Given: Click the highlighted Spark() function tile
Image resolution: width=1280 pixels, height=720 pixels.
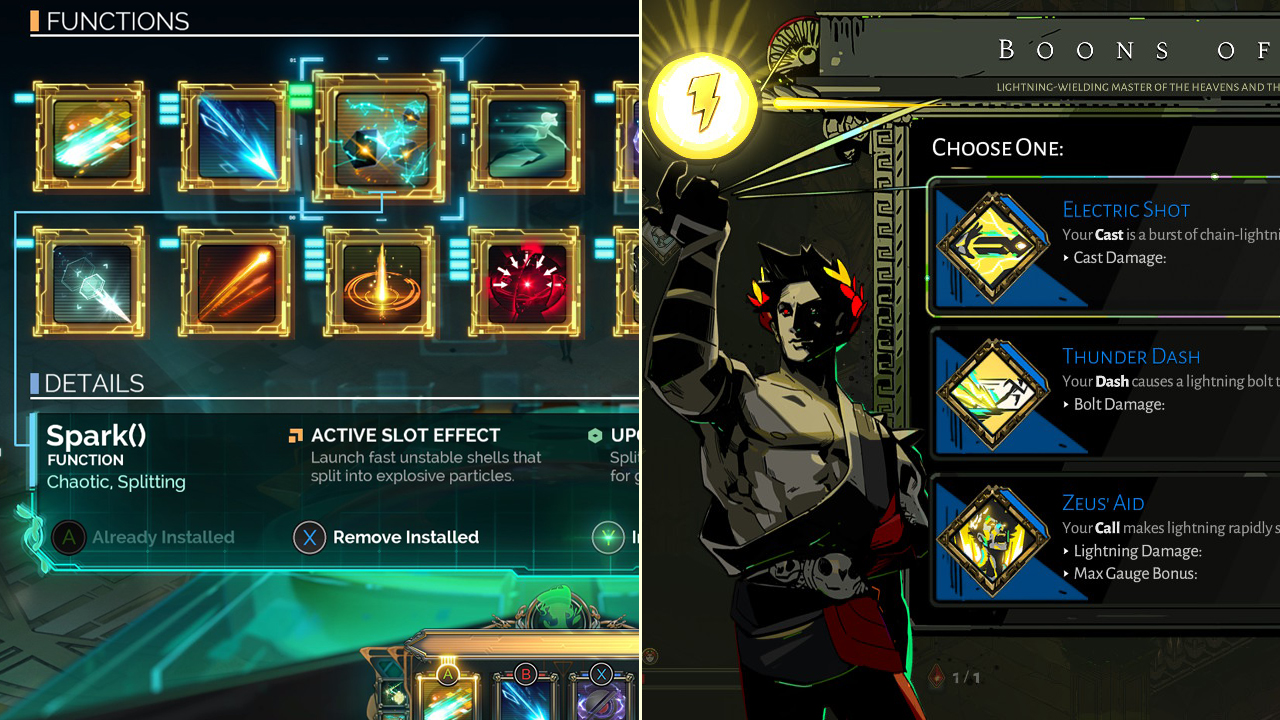Looking at the screenshot, I should [x=379, y=135].
